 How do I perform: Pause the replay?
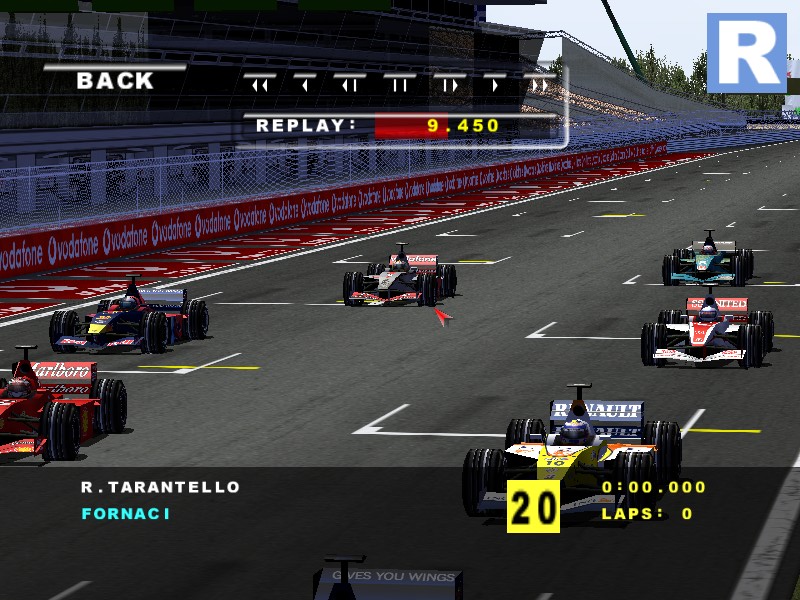point(400,85)
